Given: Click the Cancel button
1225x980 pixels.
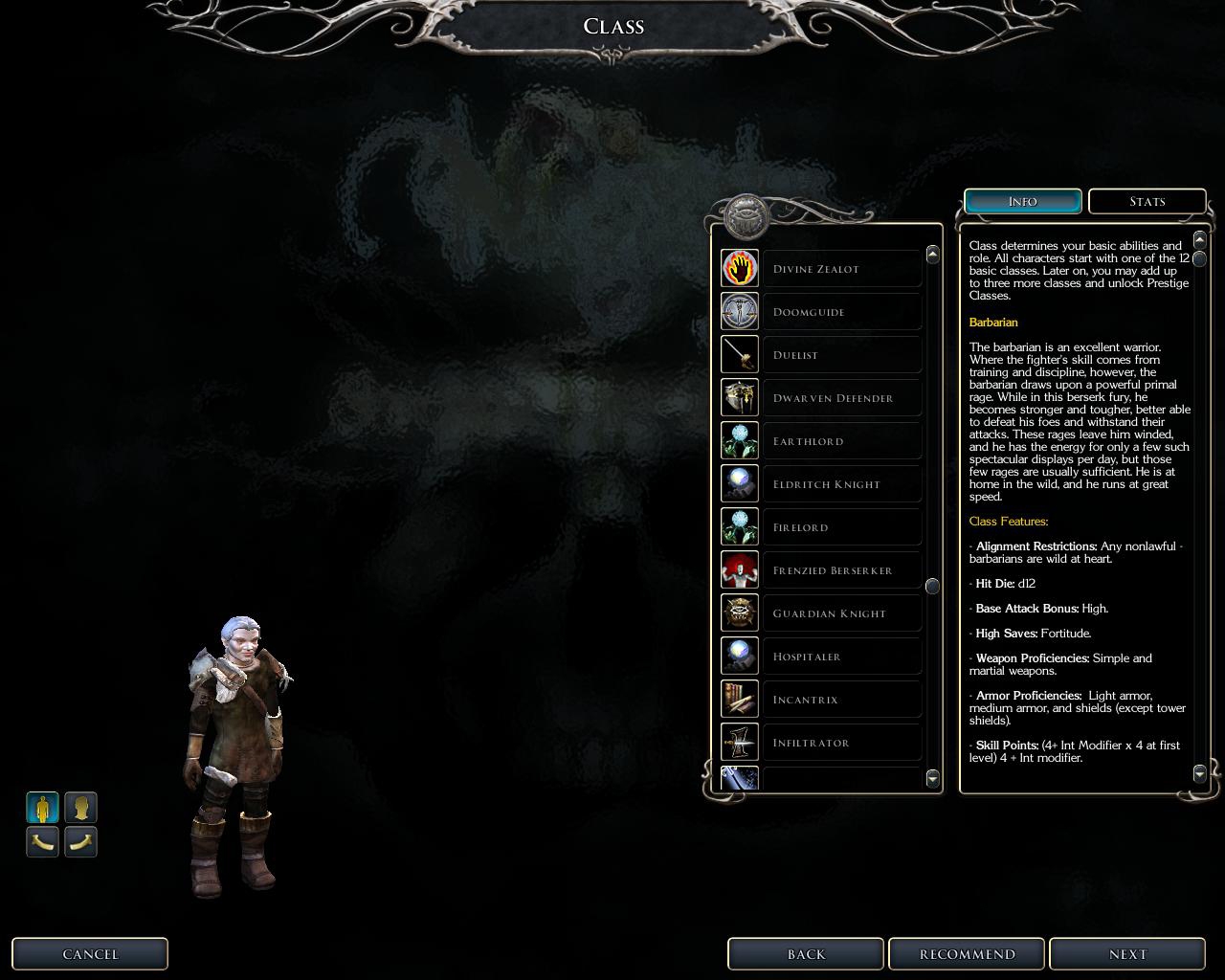Looking at the screenshot, I should tap(90, 954).
